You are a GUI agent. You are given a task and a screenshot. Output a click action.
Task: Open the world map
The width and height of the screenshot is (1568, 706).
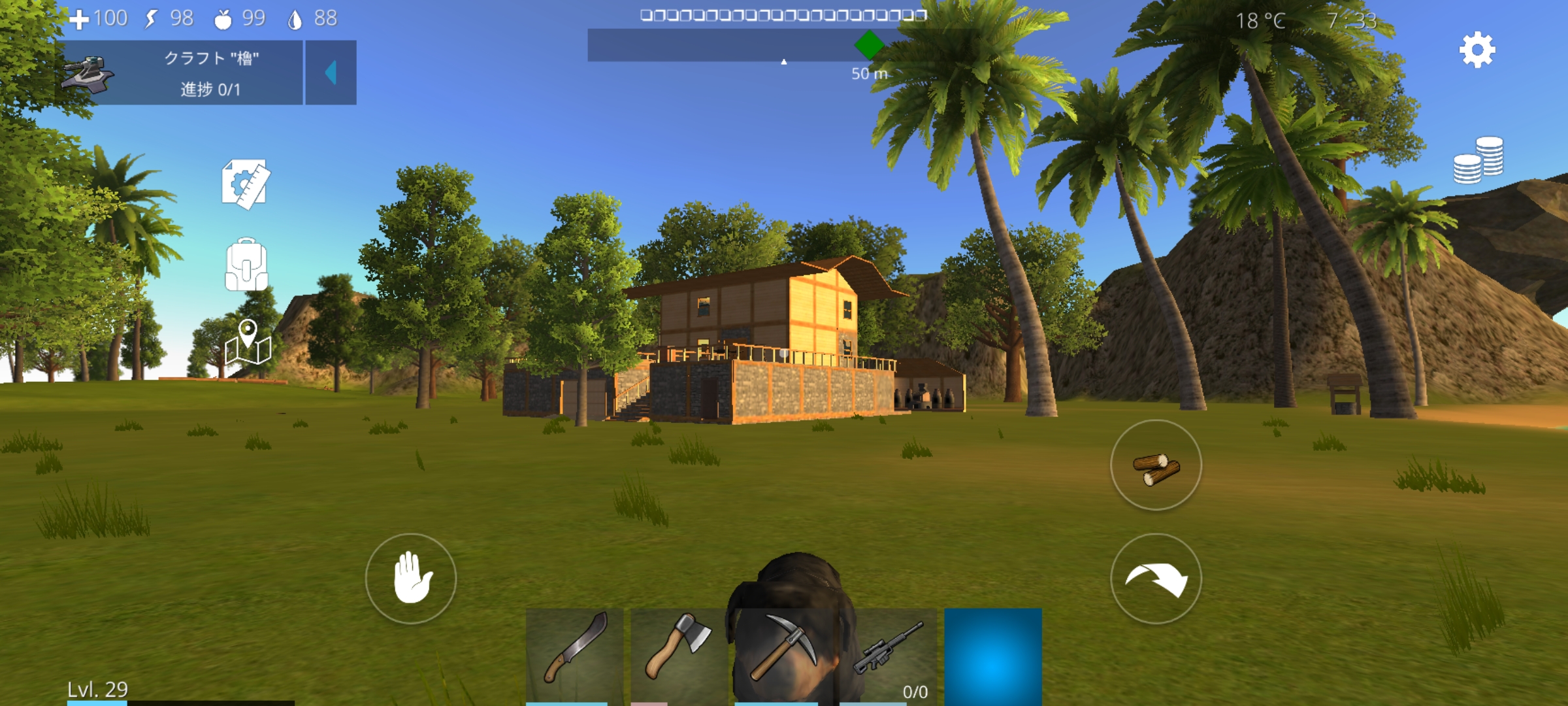[248, 343]
